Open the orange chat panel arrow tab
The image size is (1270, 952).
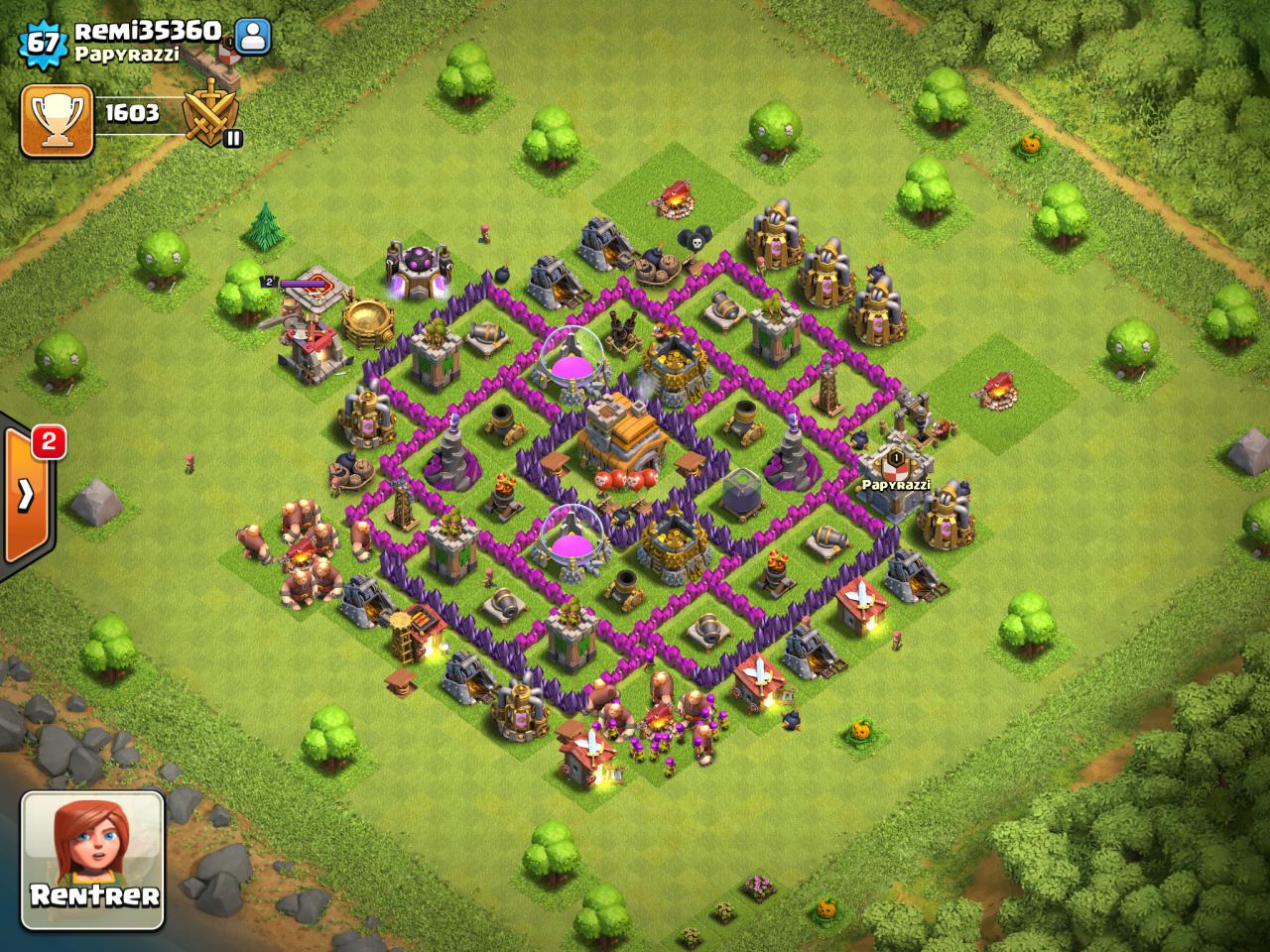point(26,493)
